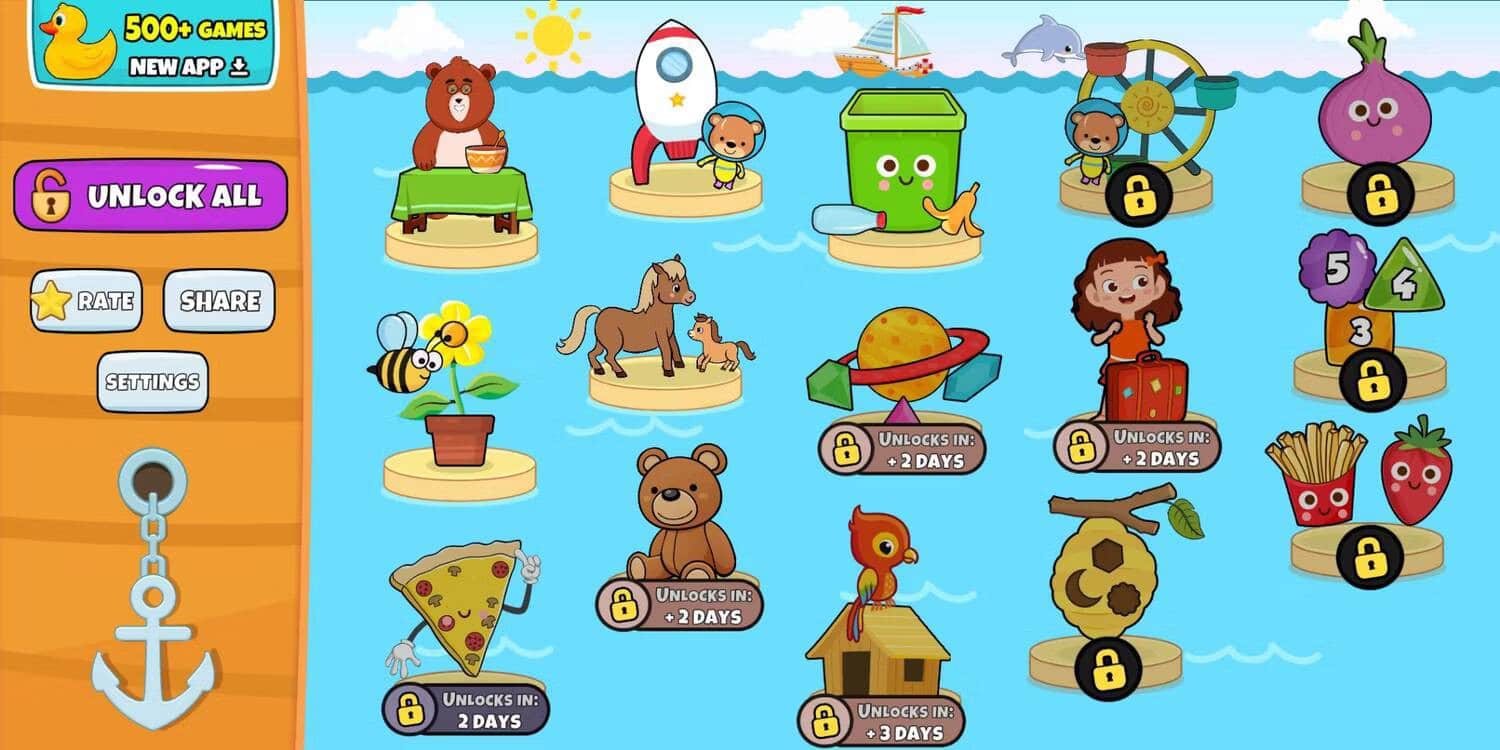The width and height of the screenshot is (1500, 750).
Task: Rate the game with the star button
Action: tap(86, 301)
